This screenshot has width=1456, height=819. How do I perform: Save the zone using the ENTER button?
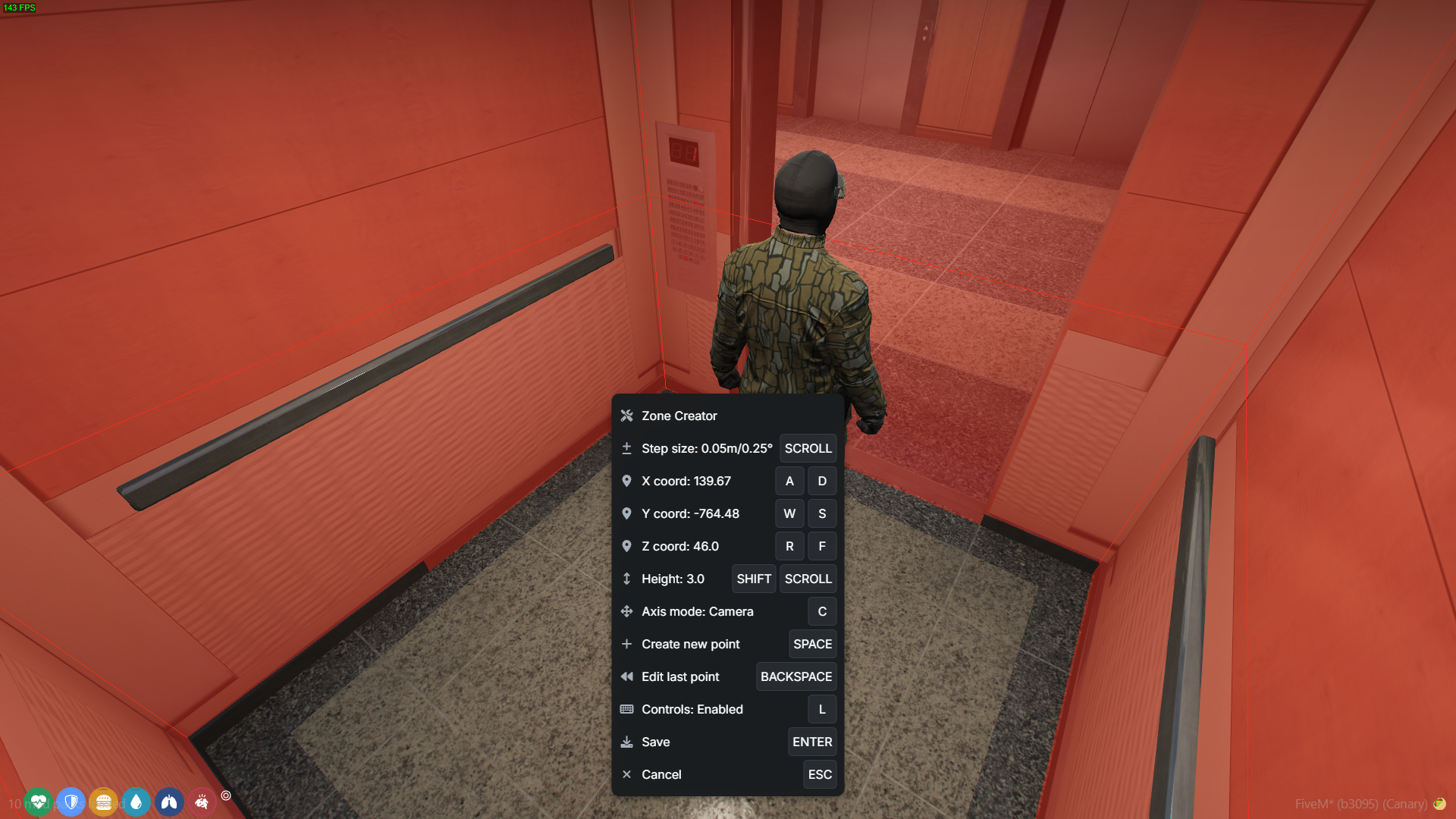(812, 742)
